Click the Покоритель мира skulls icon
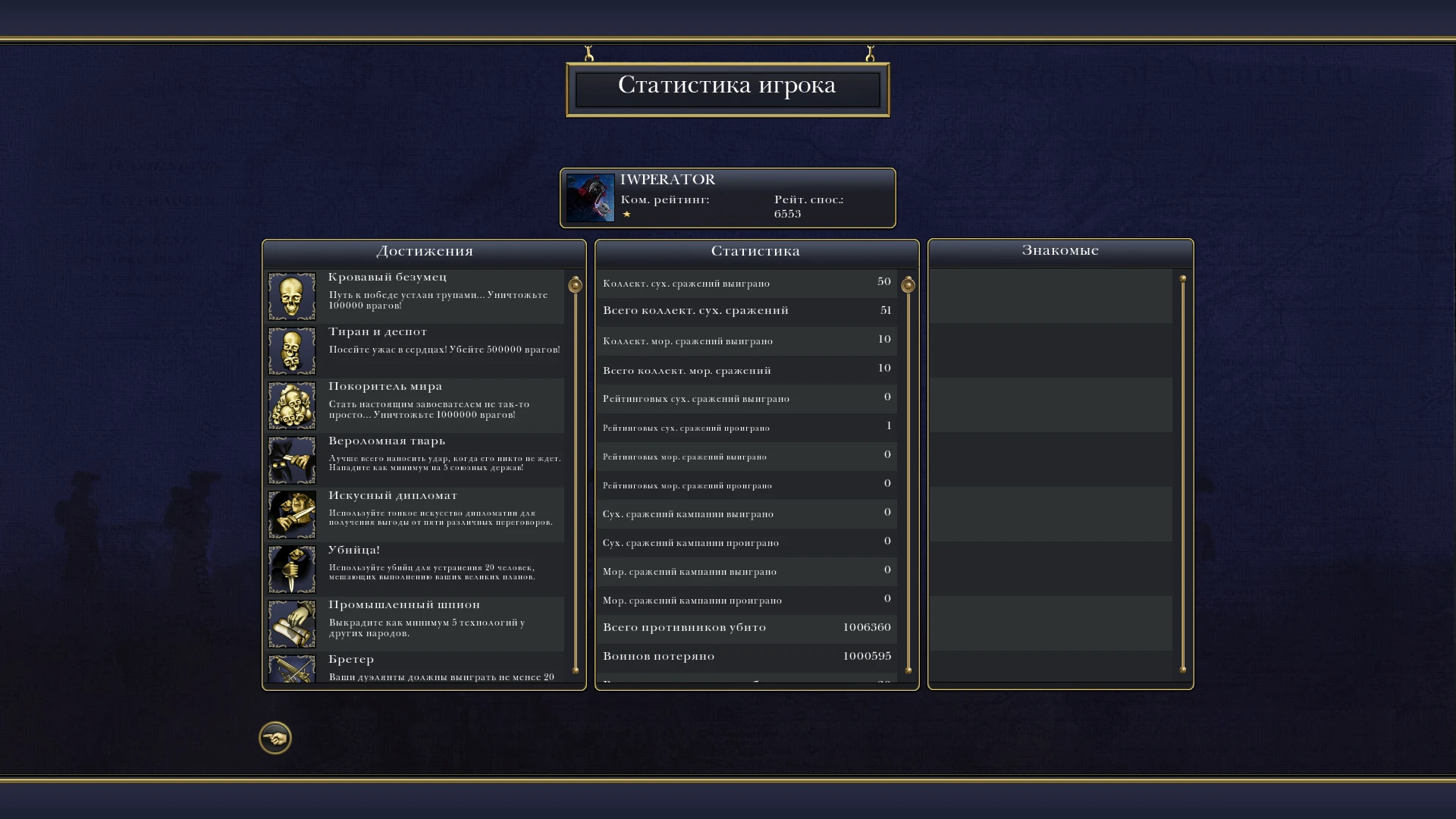Viewport: 1456px width, 819px height. (x=291, y=405)
